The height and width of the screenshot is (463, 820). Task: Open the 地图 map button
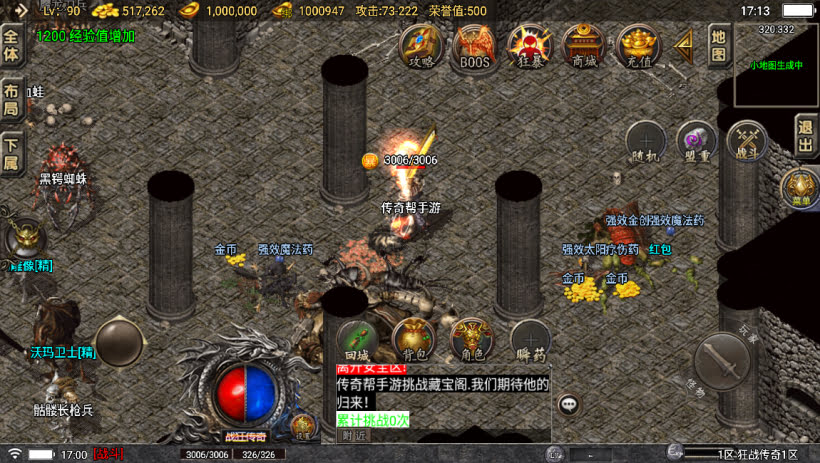pos(718,44)
